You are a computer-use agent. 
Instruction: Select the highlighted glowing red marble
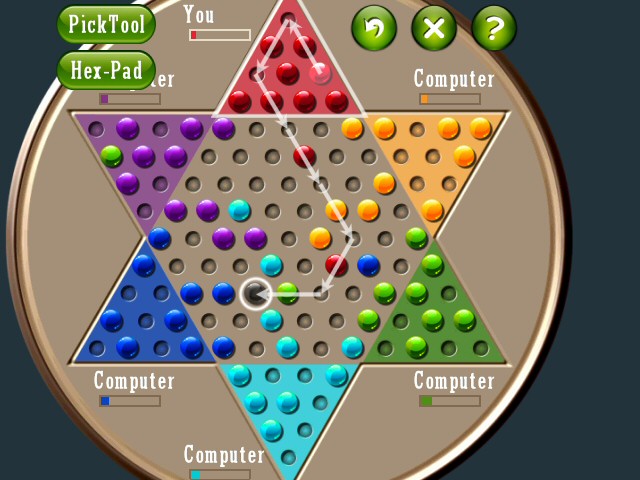(320, 72)
